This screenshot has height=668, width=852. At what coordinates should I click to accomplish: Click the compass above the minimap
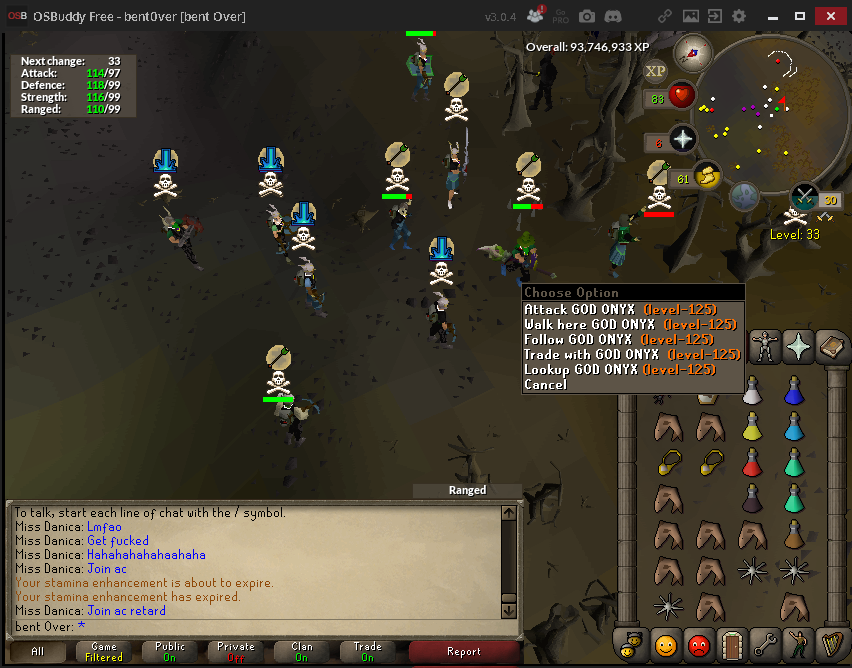[x=691, y=51]
